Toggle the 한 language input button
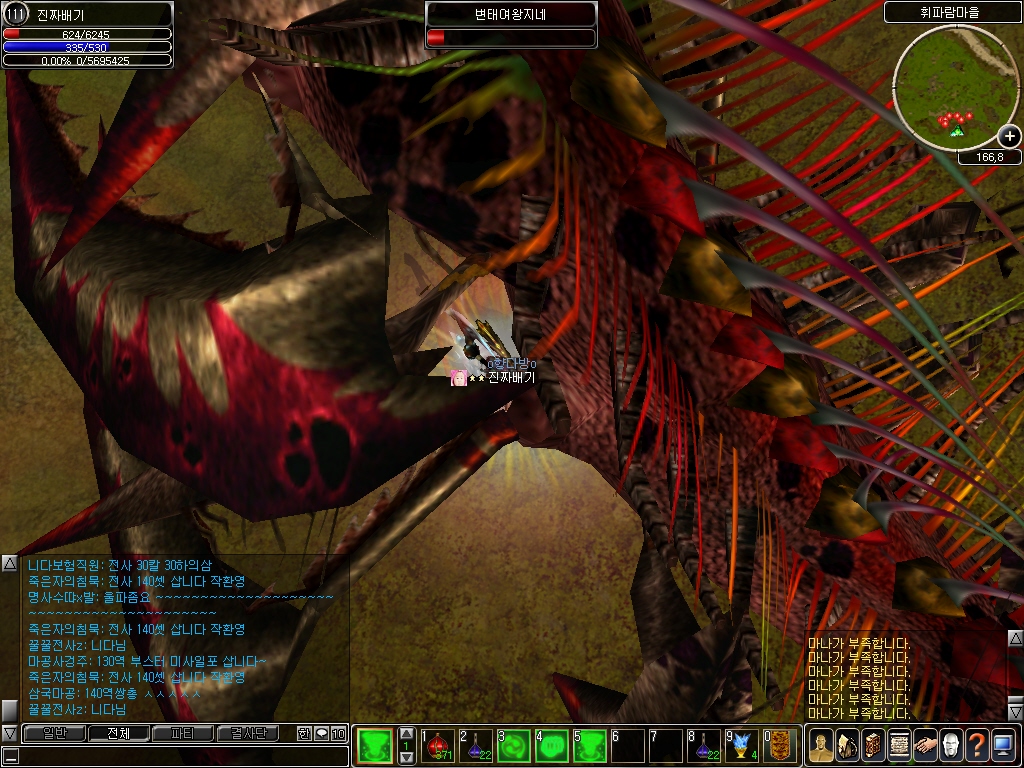 (x=304, y=734)
